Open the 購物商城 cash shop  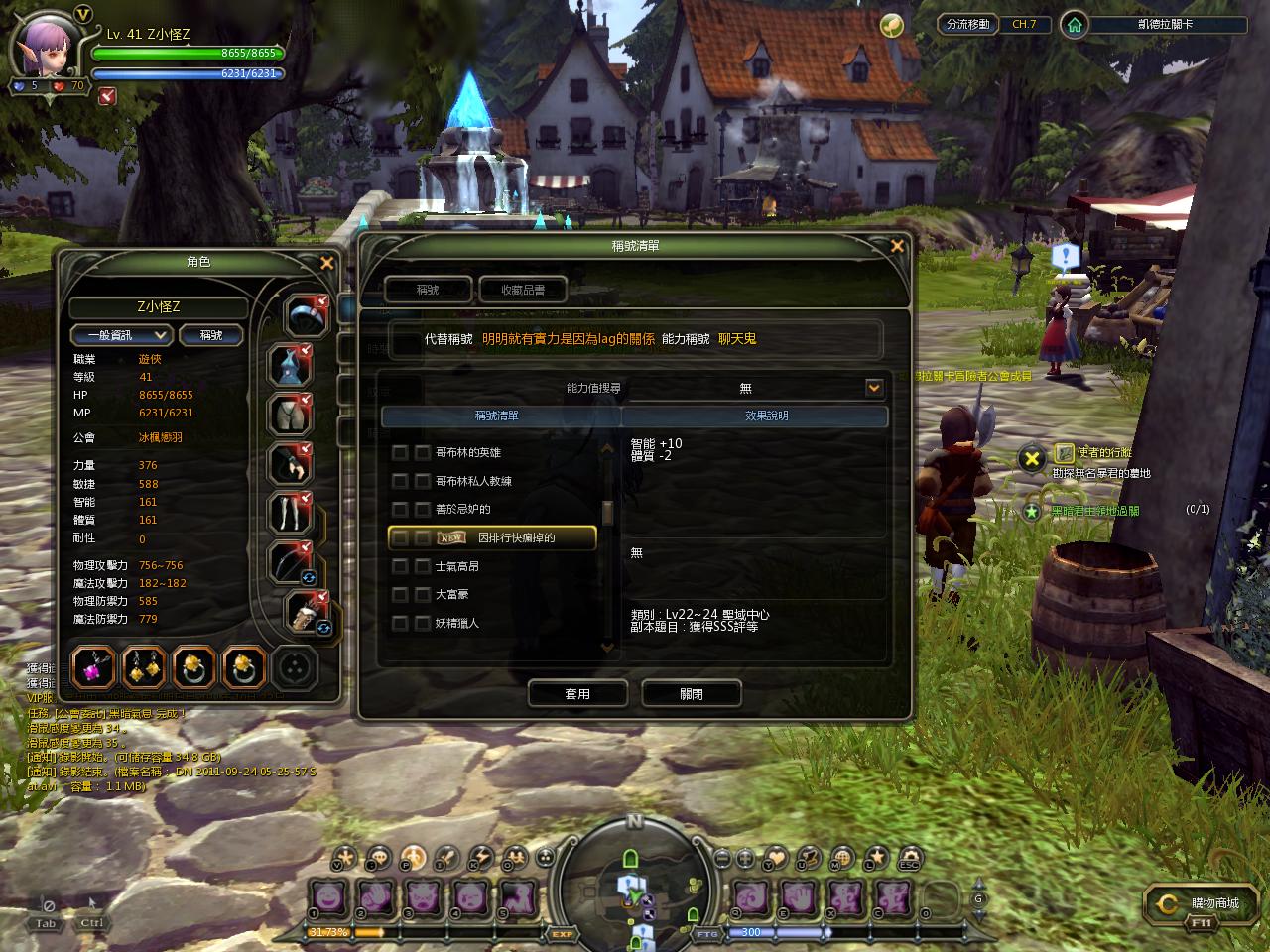coord(1205,904)
